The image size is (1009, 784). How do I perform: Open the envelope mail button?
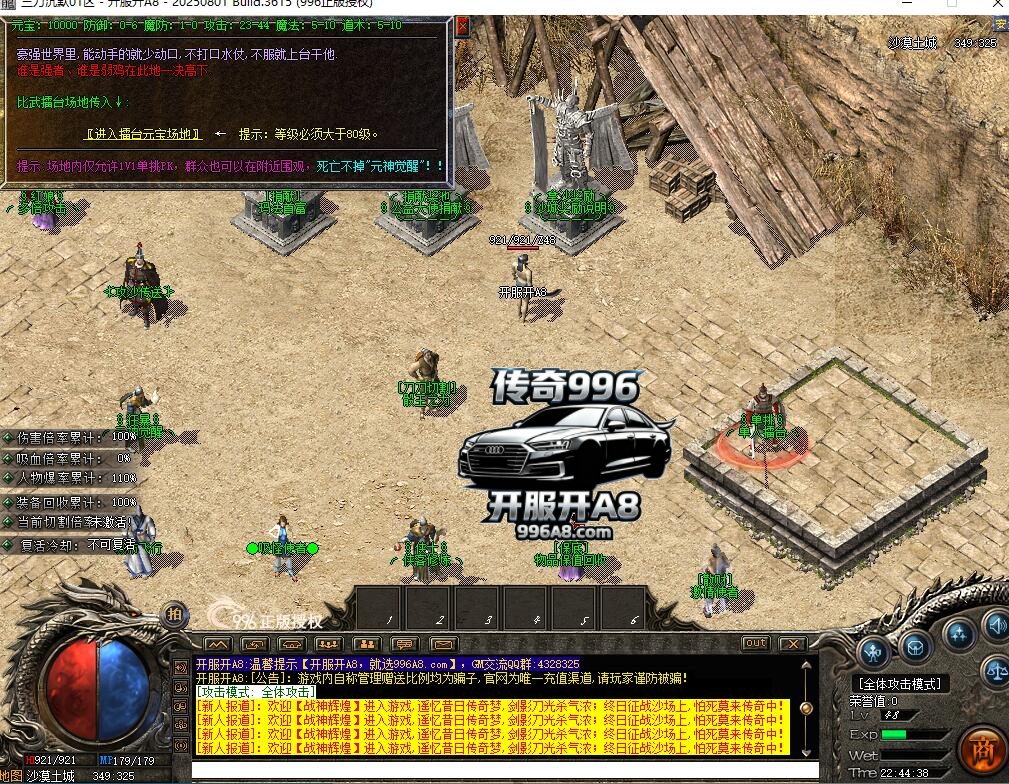pos(442,643)
